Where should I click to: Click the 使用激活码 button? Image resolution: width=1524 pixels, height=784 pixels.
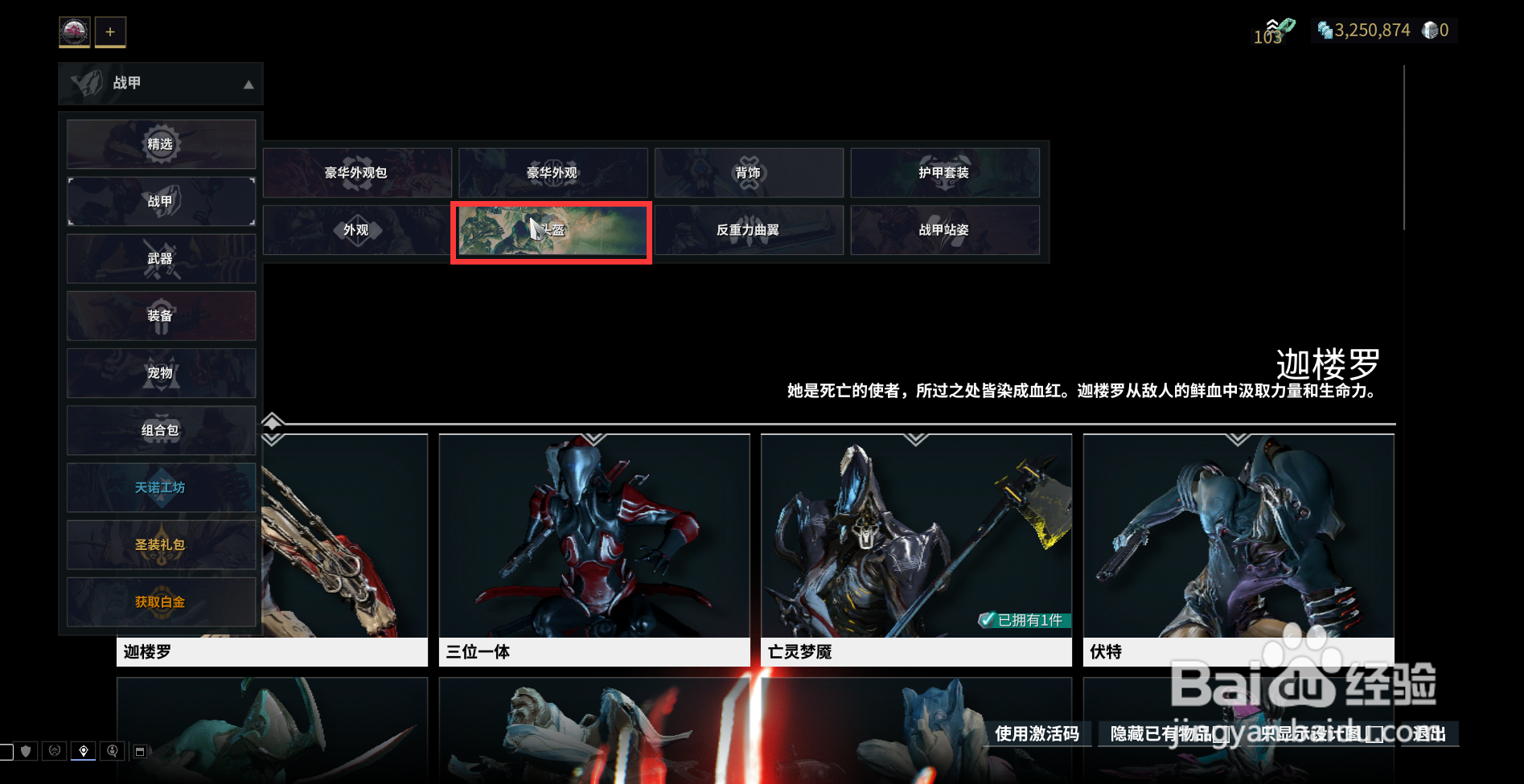coord(1037,734)
